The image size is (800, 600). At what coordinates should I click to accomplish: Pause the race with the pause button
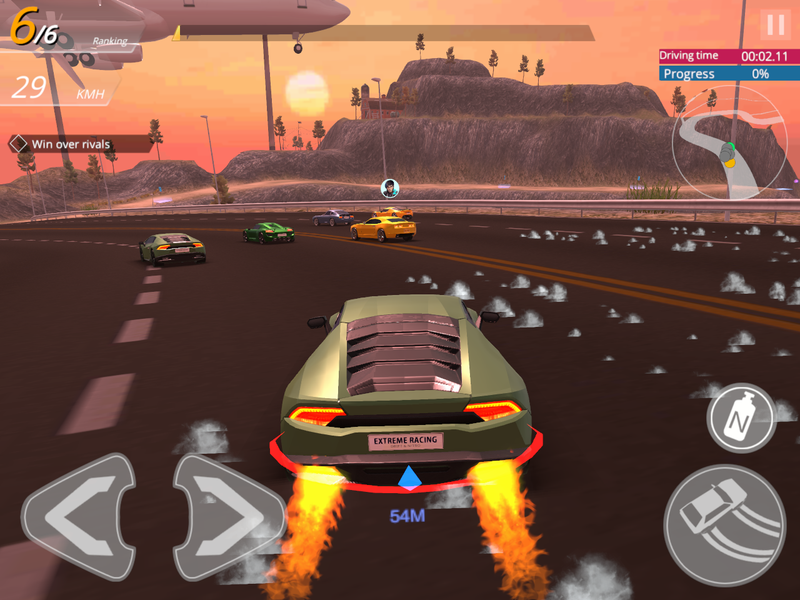(x=774, y=25)
